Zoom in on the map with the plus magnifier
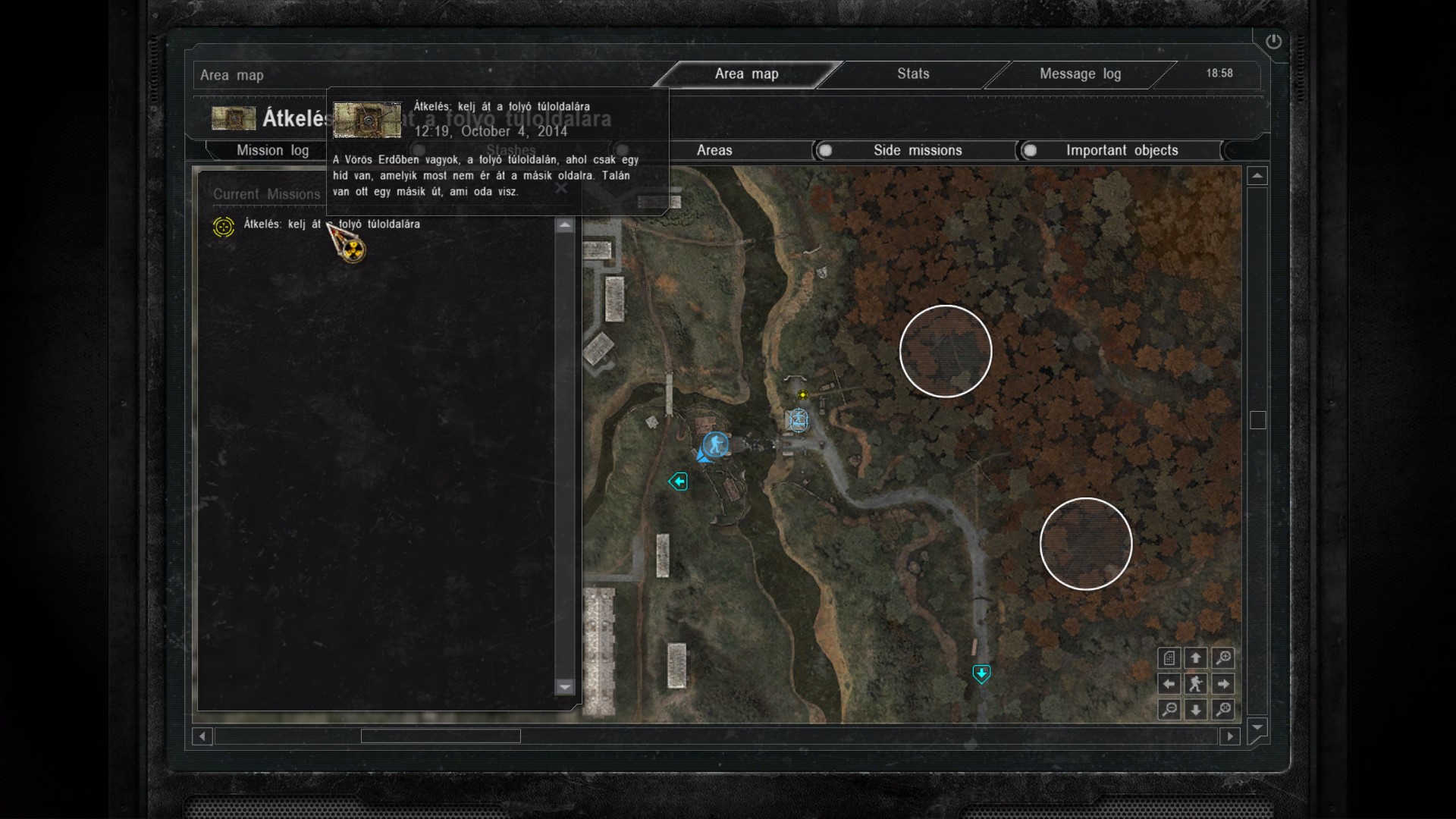1456x819 pixels. [1223, 658]
